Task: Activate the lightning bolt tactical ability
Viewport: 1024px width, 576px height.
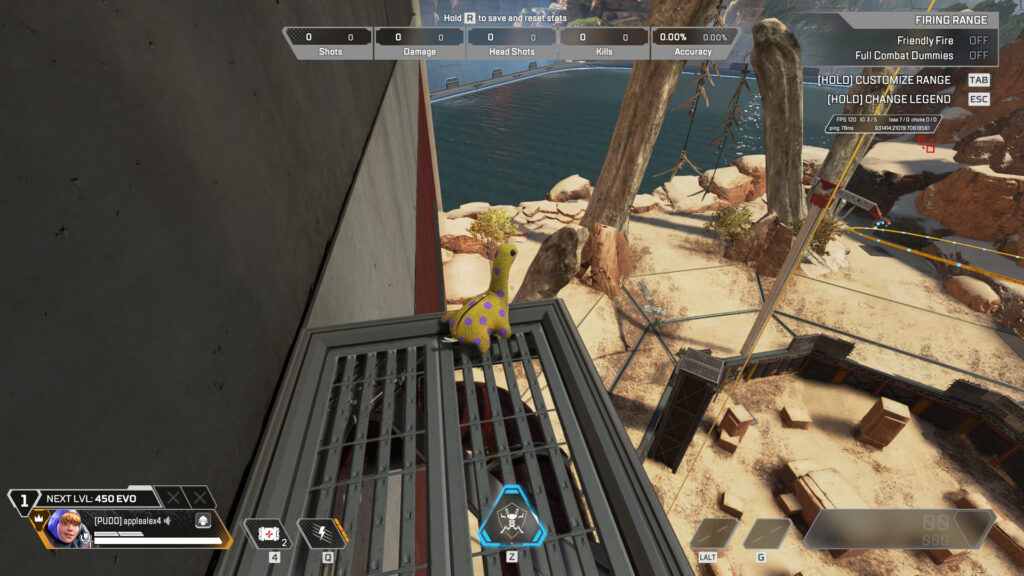Action: [x=322, y=533]
